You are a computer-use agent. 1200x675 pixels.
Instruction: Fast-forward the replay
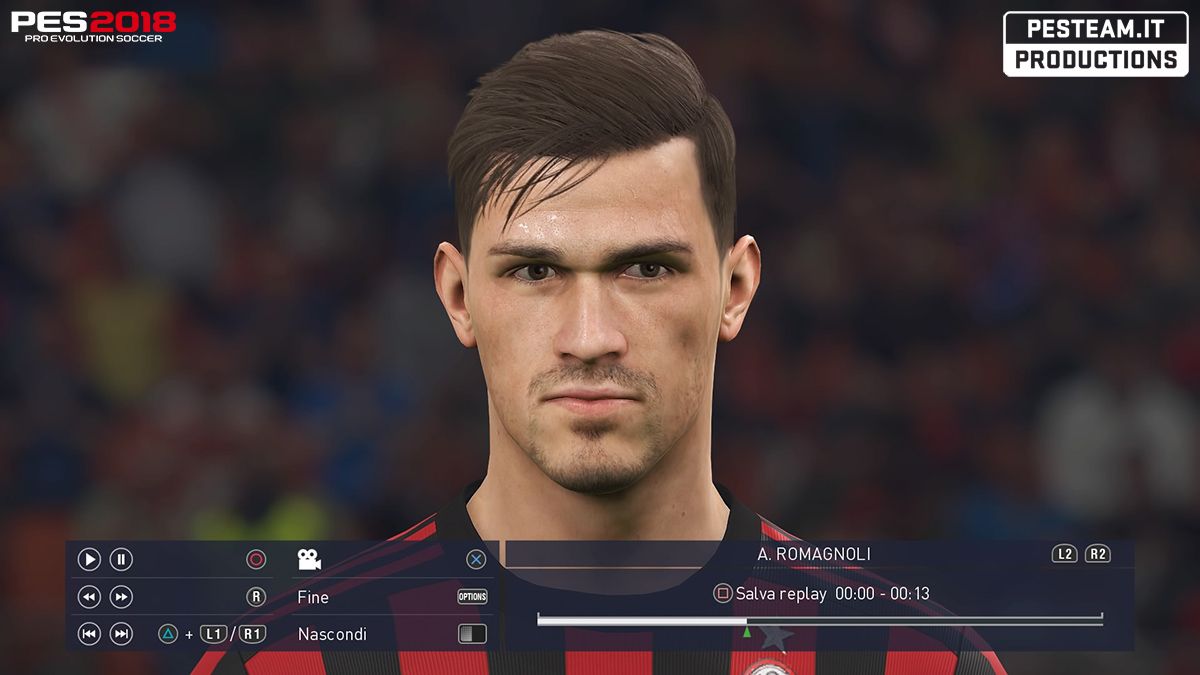click(x=121, y=597)
